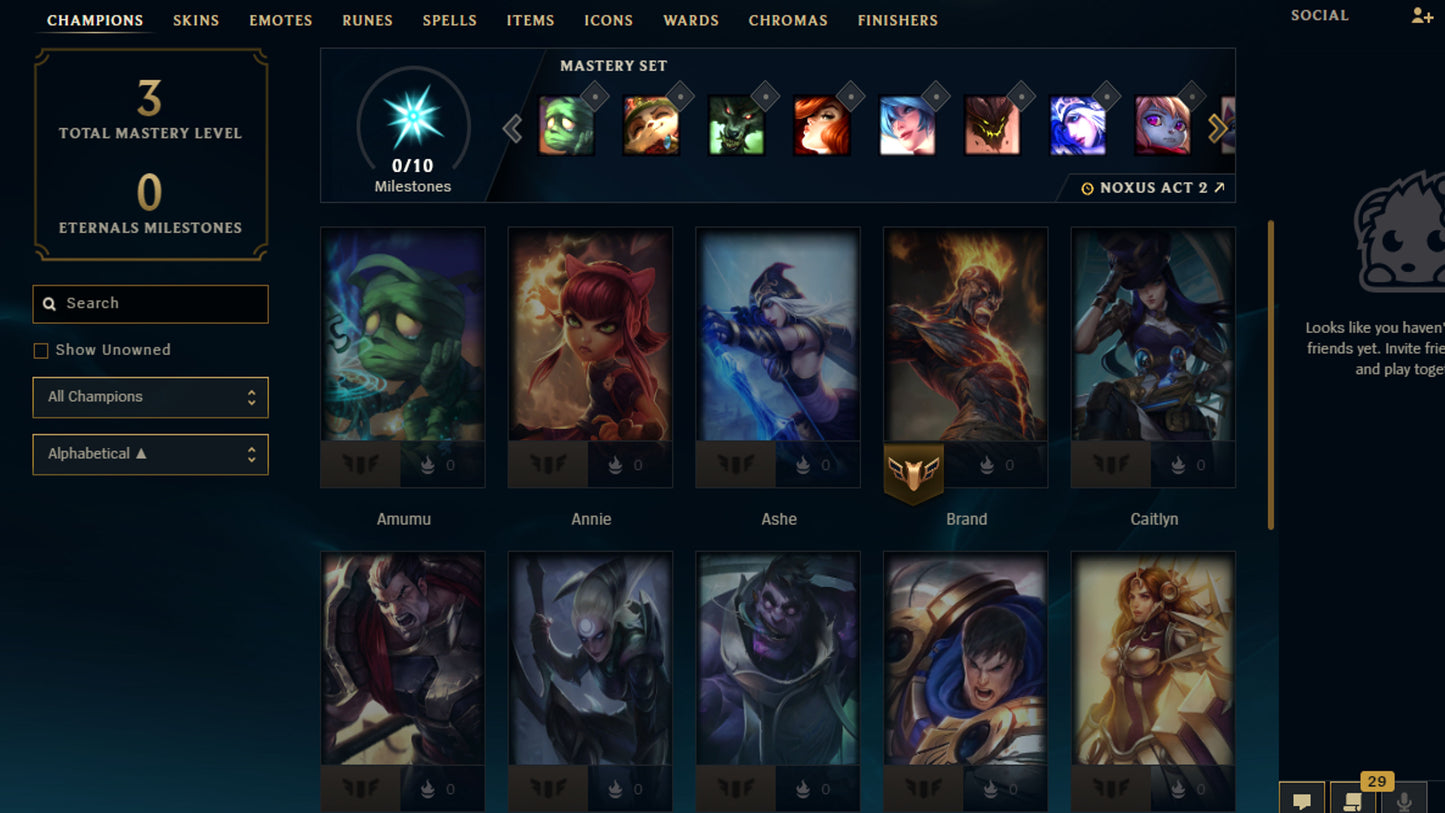Expand the mastery set carousel using right arrow

point(1217,128)
